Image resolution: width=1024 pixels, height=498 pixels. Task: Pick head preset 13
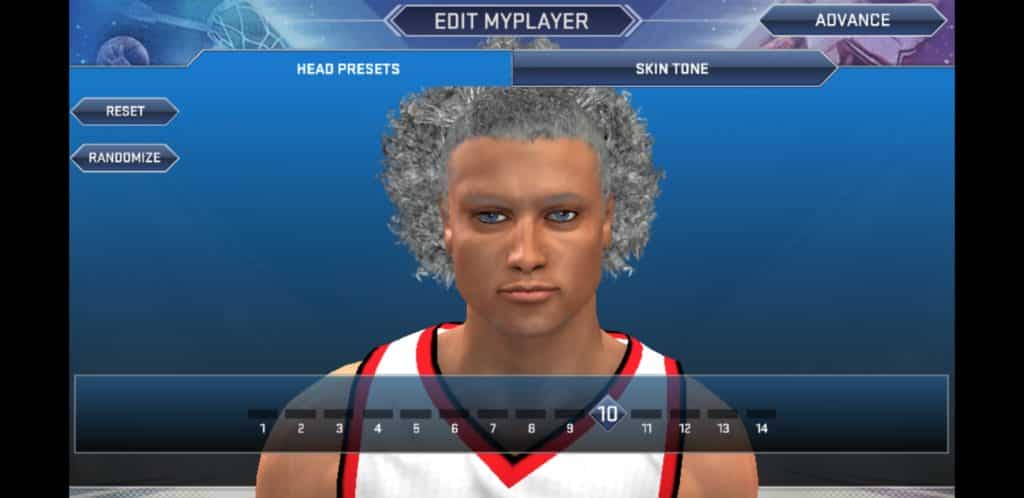click(722, 420)
